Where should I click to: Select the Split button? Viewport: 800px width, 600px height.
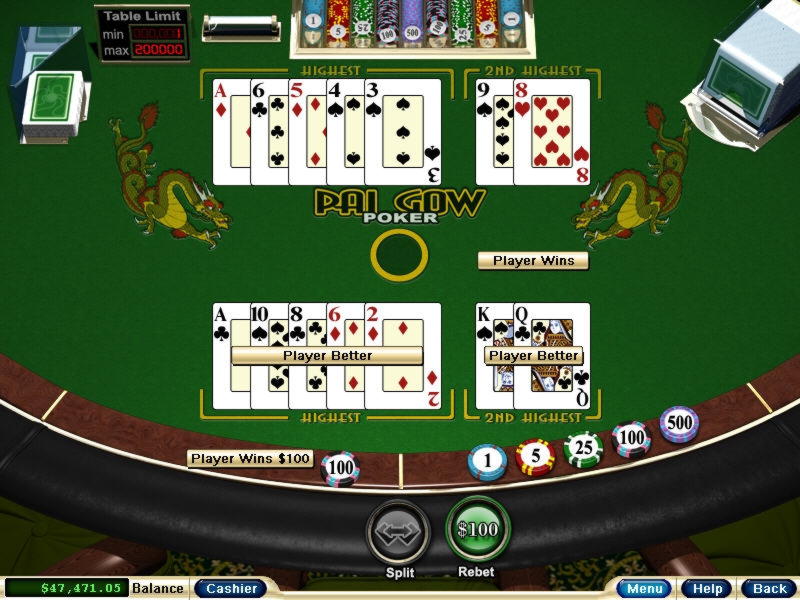pyautogui.click(x=399, y=532)
